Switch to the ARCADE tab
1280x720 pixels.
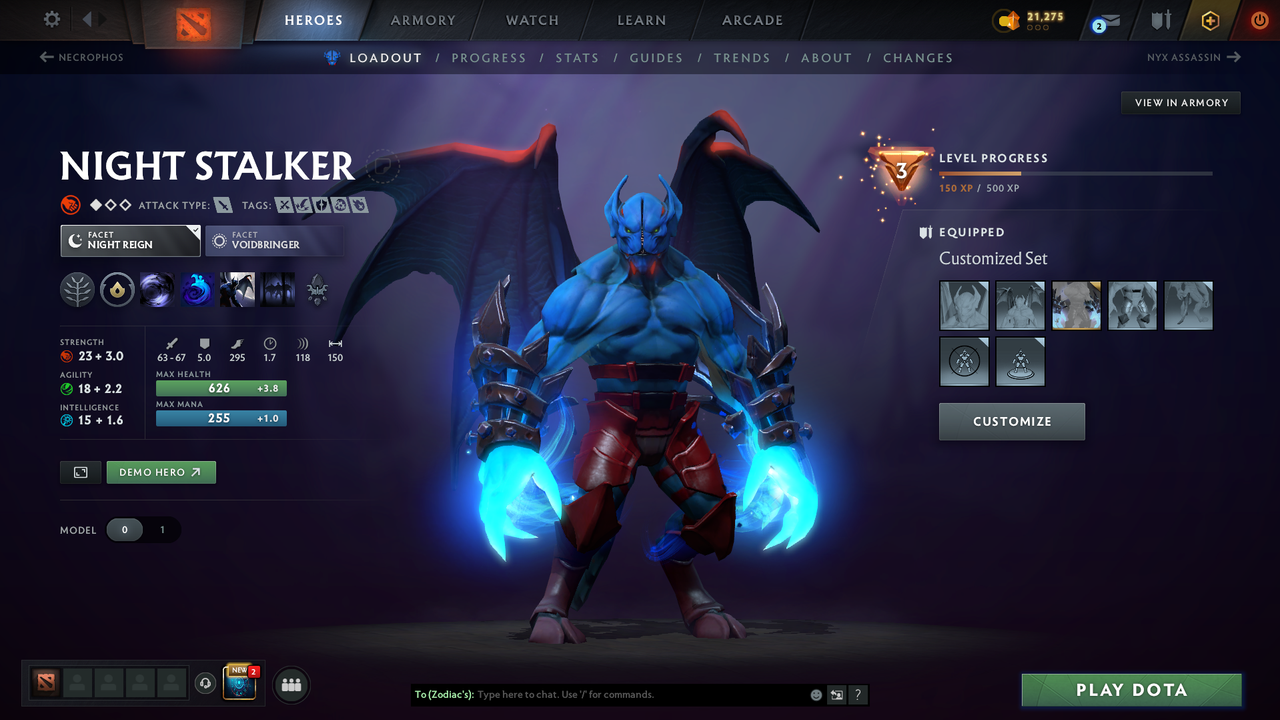coord(751,20)
